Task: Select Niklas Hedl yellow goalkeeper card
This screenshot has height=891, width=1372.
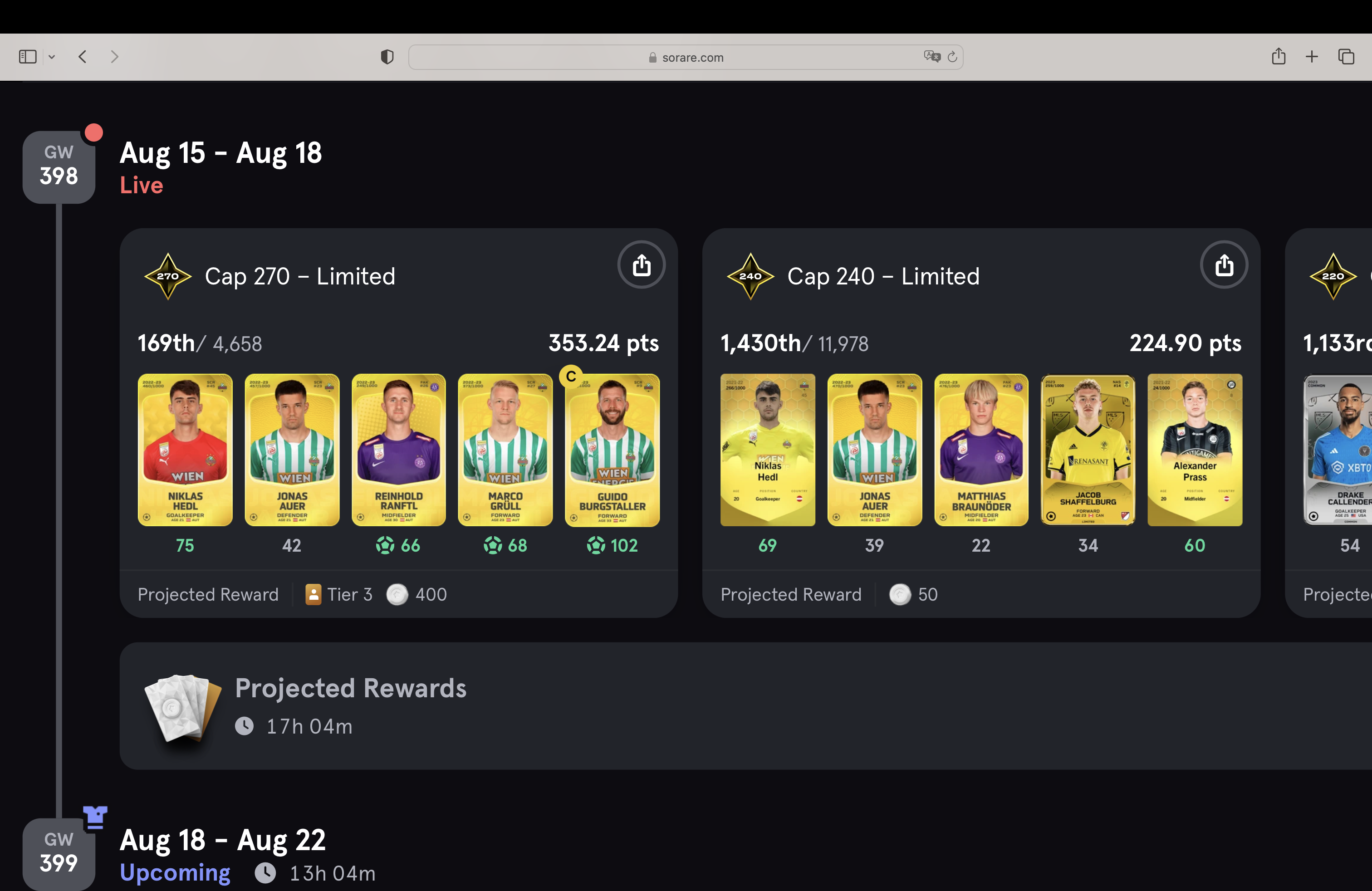Action: coord(767,450)
